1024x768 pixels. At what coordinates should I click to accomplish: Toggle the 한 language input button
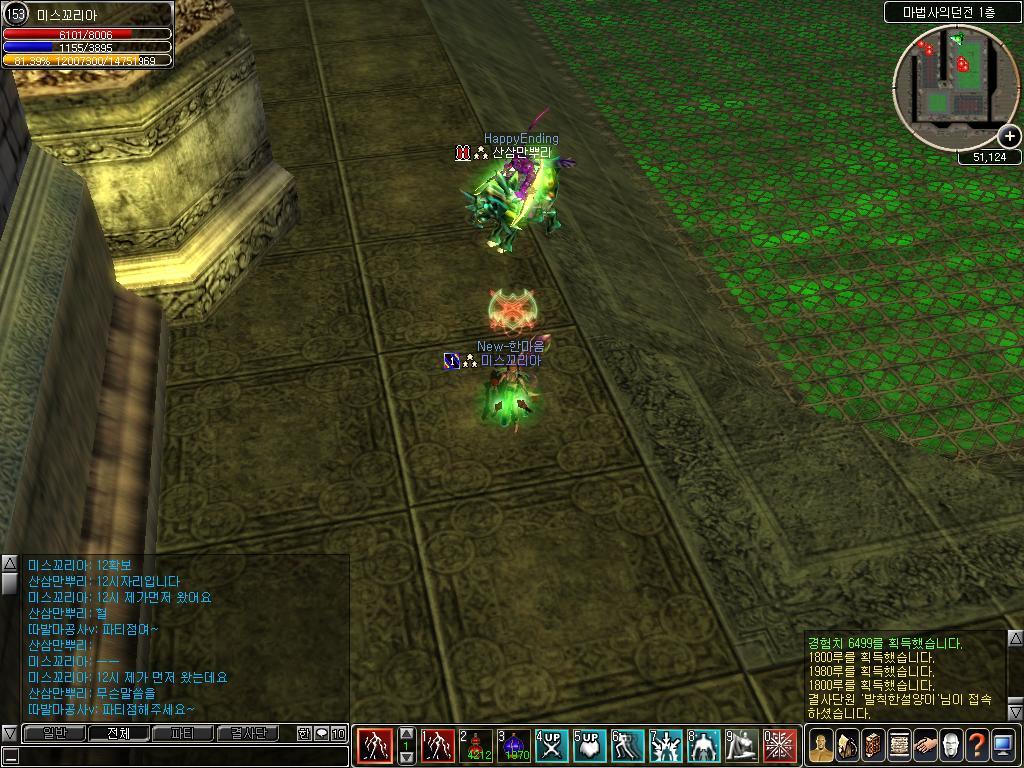pos(304,734)
